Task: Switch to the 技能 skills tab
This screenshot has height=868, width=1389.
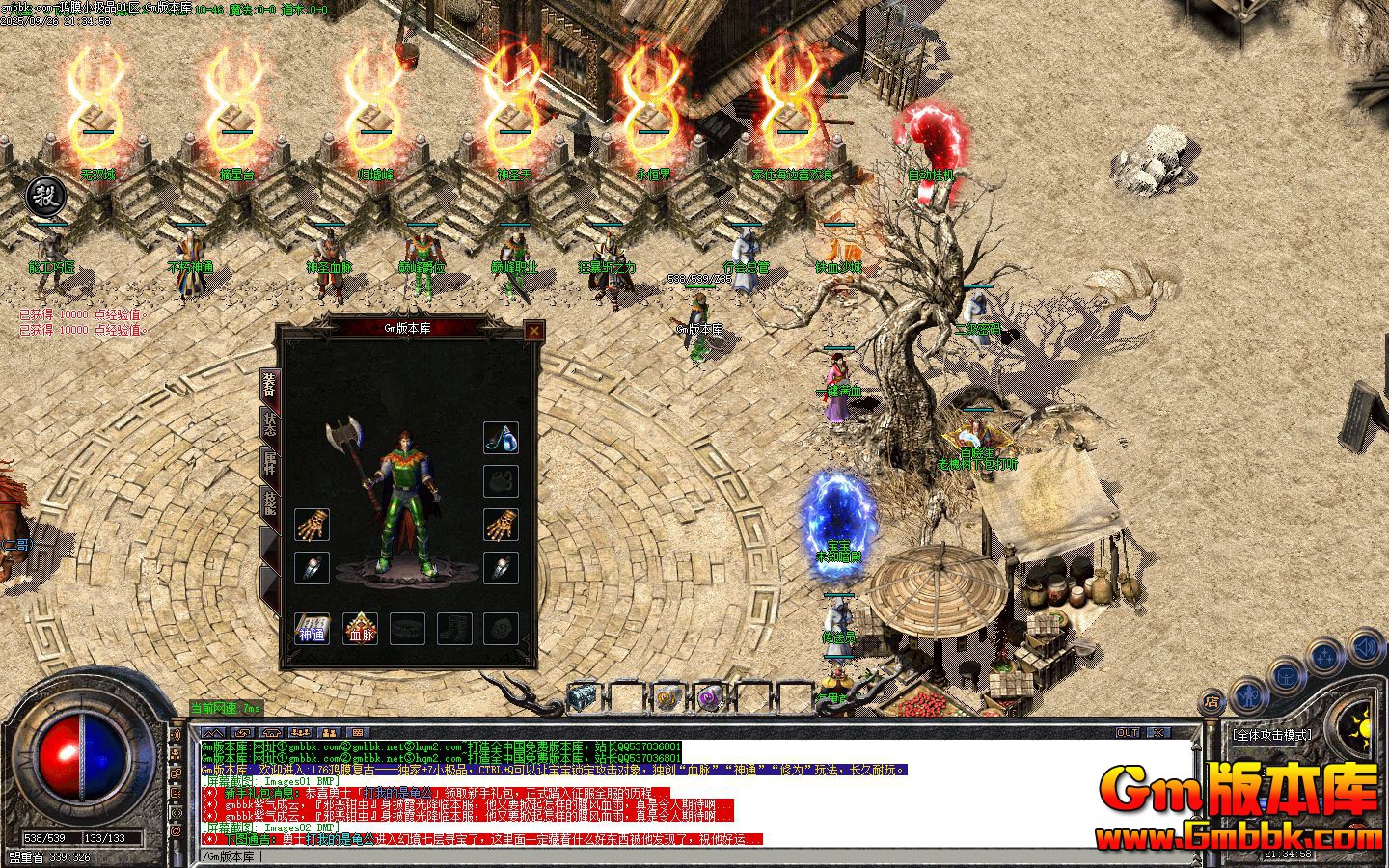Action: click(270, 504)
